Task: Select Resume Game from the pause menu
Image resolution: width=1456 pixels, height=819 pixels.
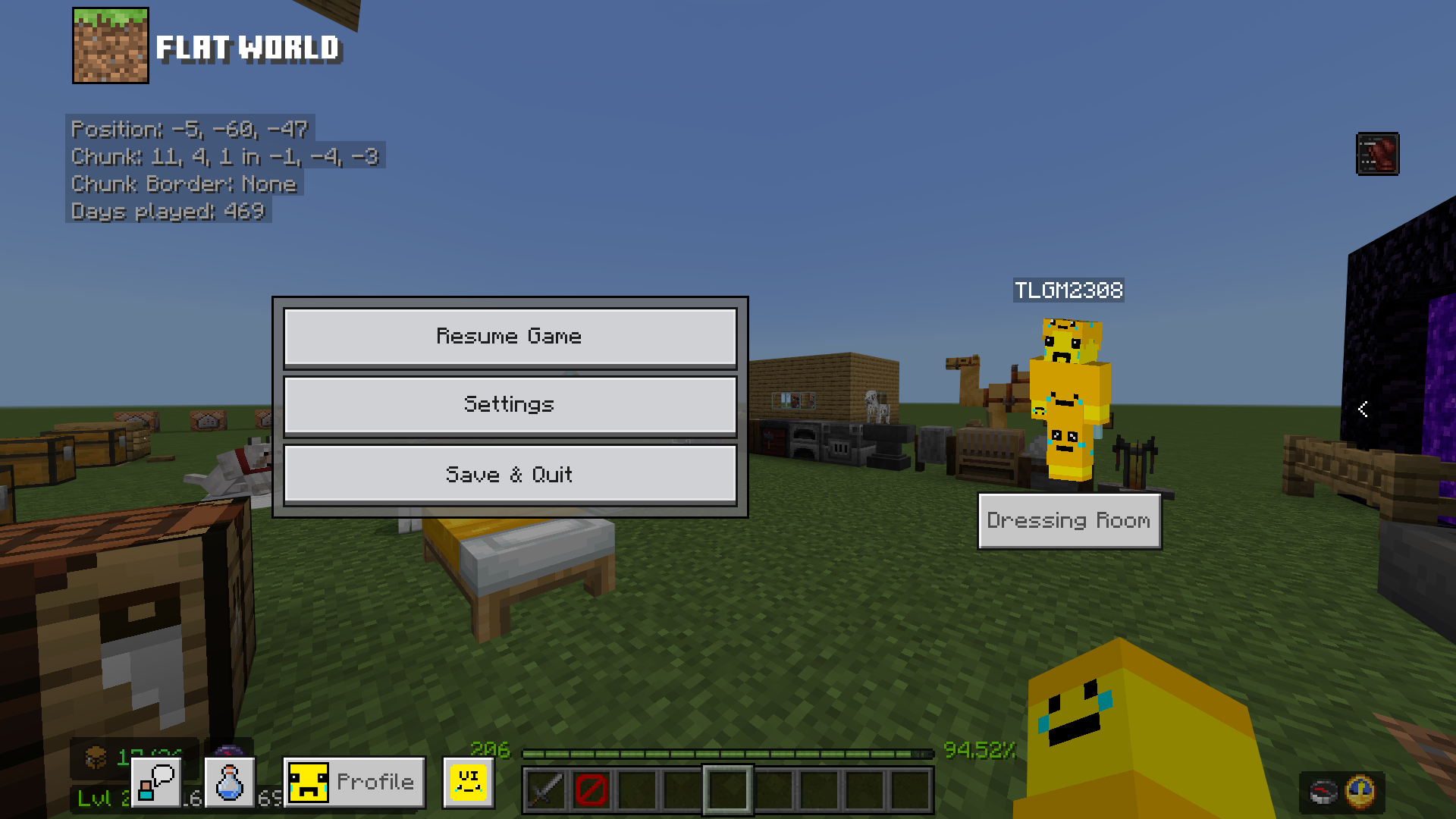Action: [510, 336]
